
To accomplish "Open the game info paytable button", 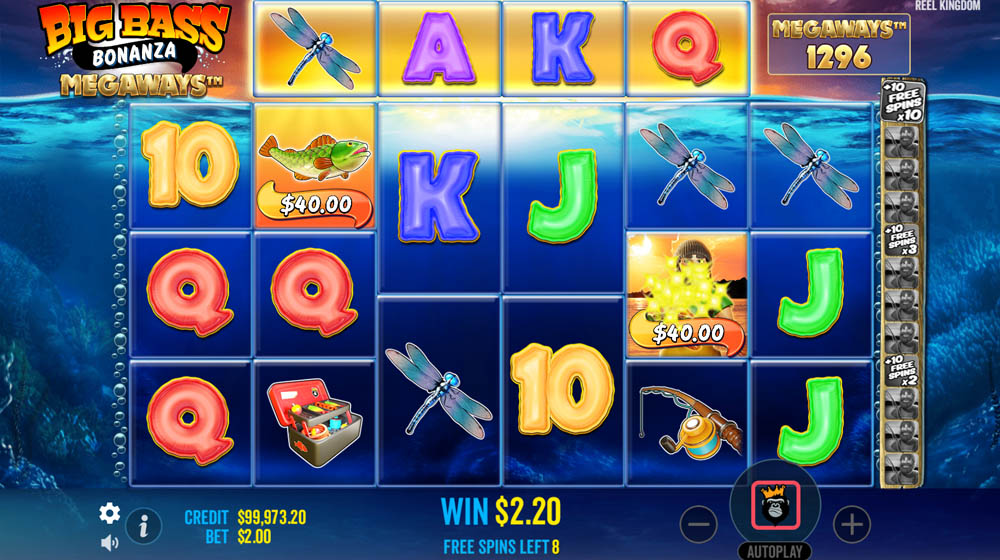I will click(x=144, y=524).
